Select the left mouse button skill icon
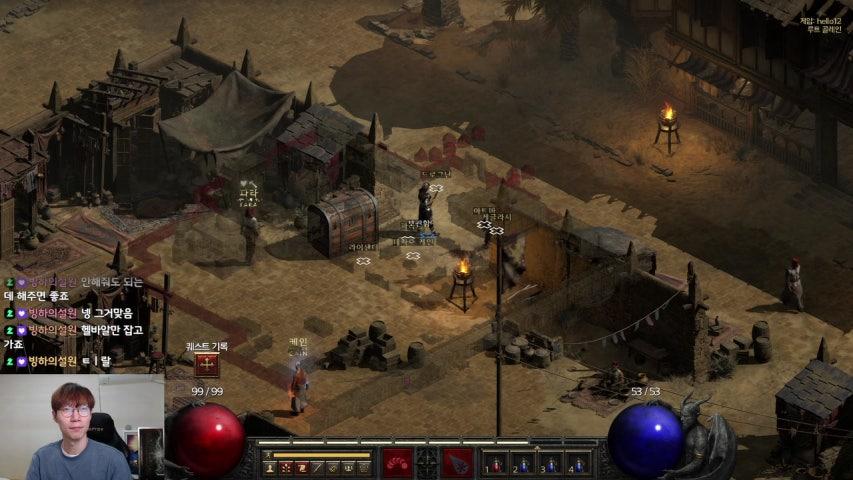This screenshot has width=853, height=480. tap(397, 462)
